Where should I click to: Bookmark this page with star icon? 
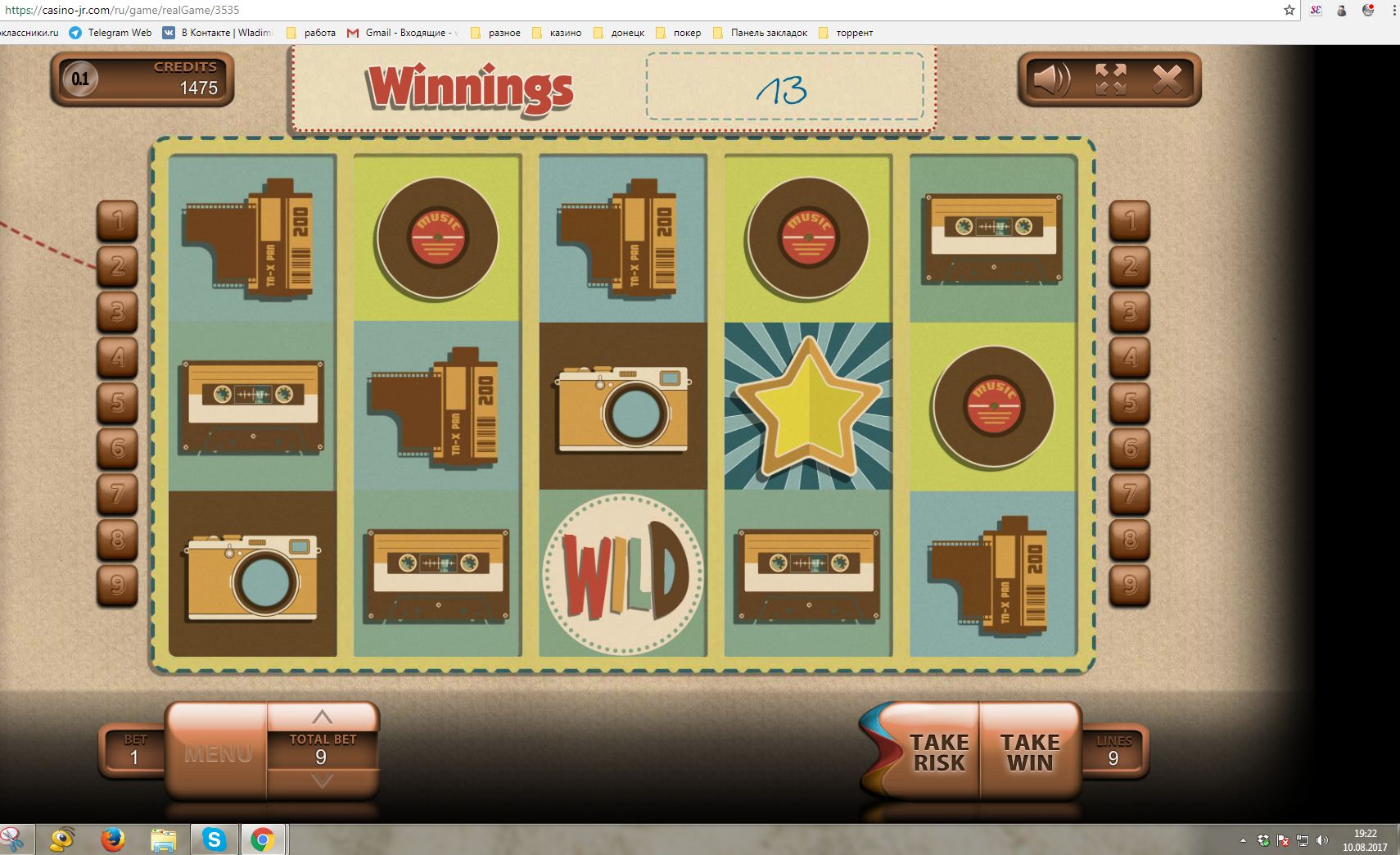[1289, 10]
